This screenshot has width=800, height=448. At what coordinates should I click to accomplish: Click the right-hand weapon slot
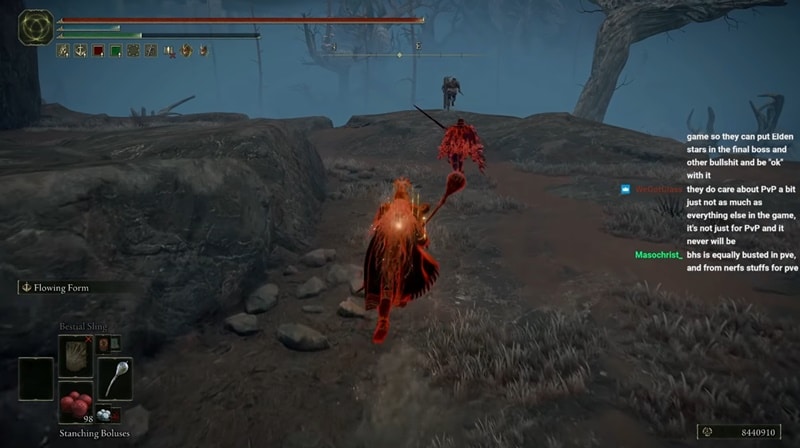click(x=114, y=378)
